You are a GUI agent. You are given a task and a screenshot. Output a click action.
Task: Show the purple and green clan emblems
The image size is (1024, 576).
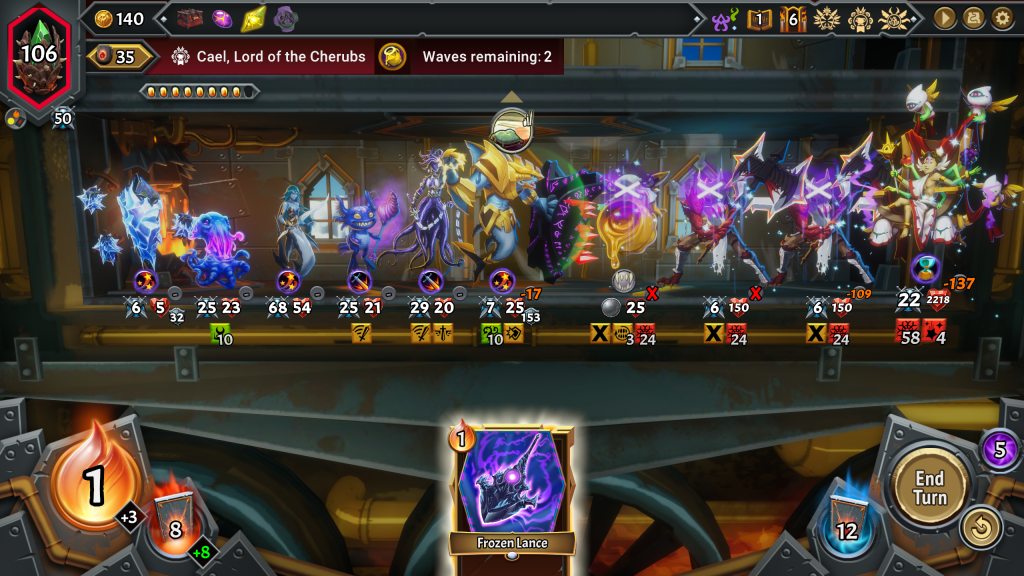point(725,19)
